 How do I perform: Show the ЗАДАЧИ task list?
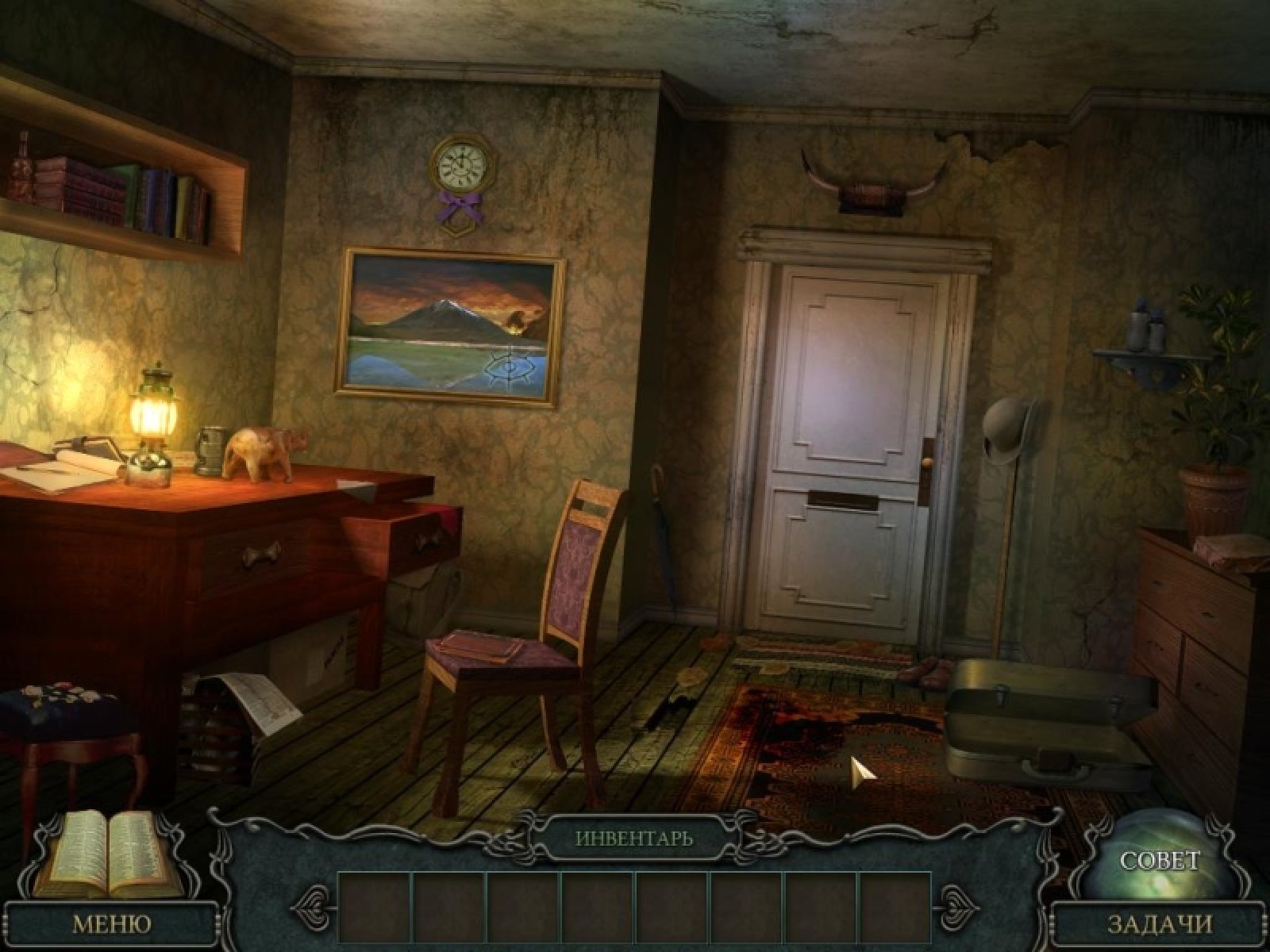[1160, 923]
